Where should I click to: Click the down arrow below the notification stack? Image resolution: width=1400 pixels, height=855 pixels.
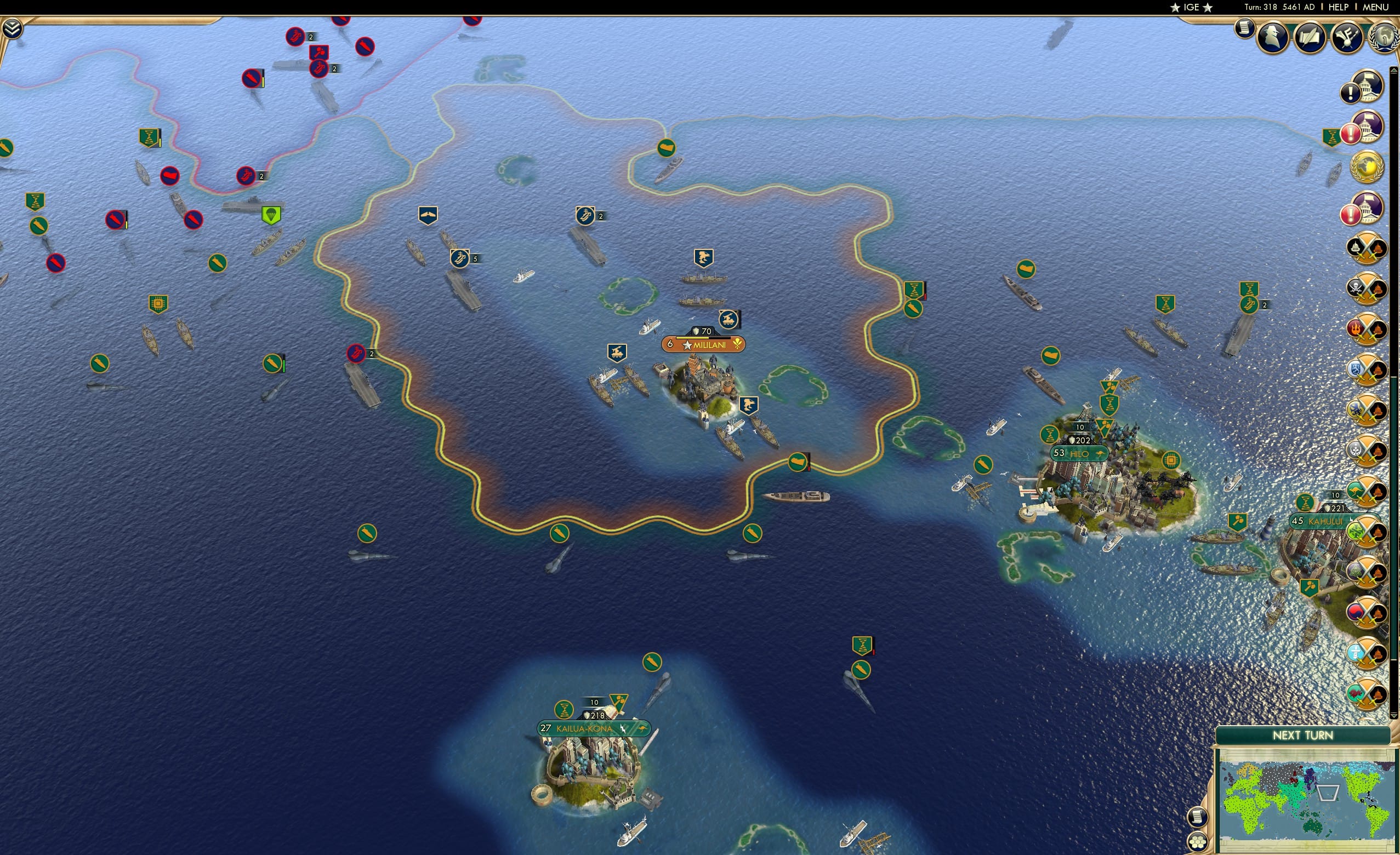tap(1394, 715)
